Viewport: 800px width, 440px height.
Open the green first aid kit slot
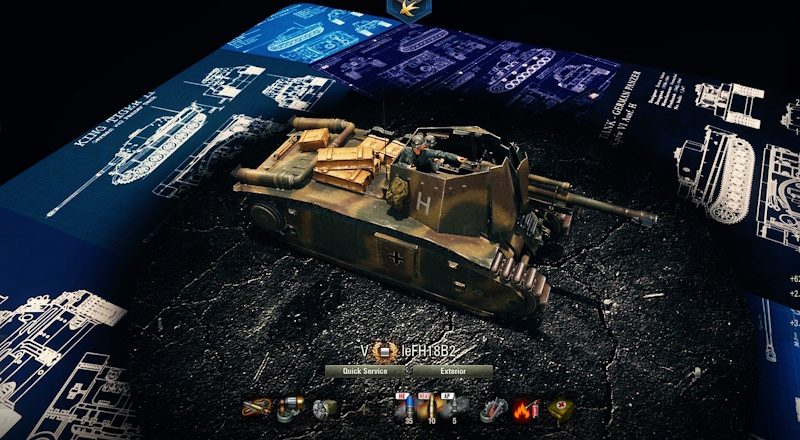(x=560, y=408)
